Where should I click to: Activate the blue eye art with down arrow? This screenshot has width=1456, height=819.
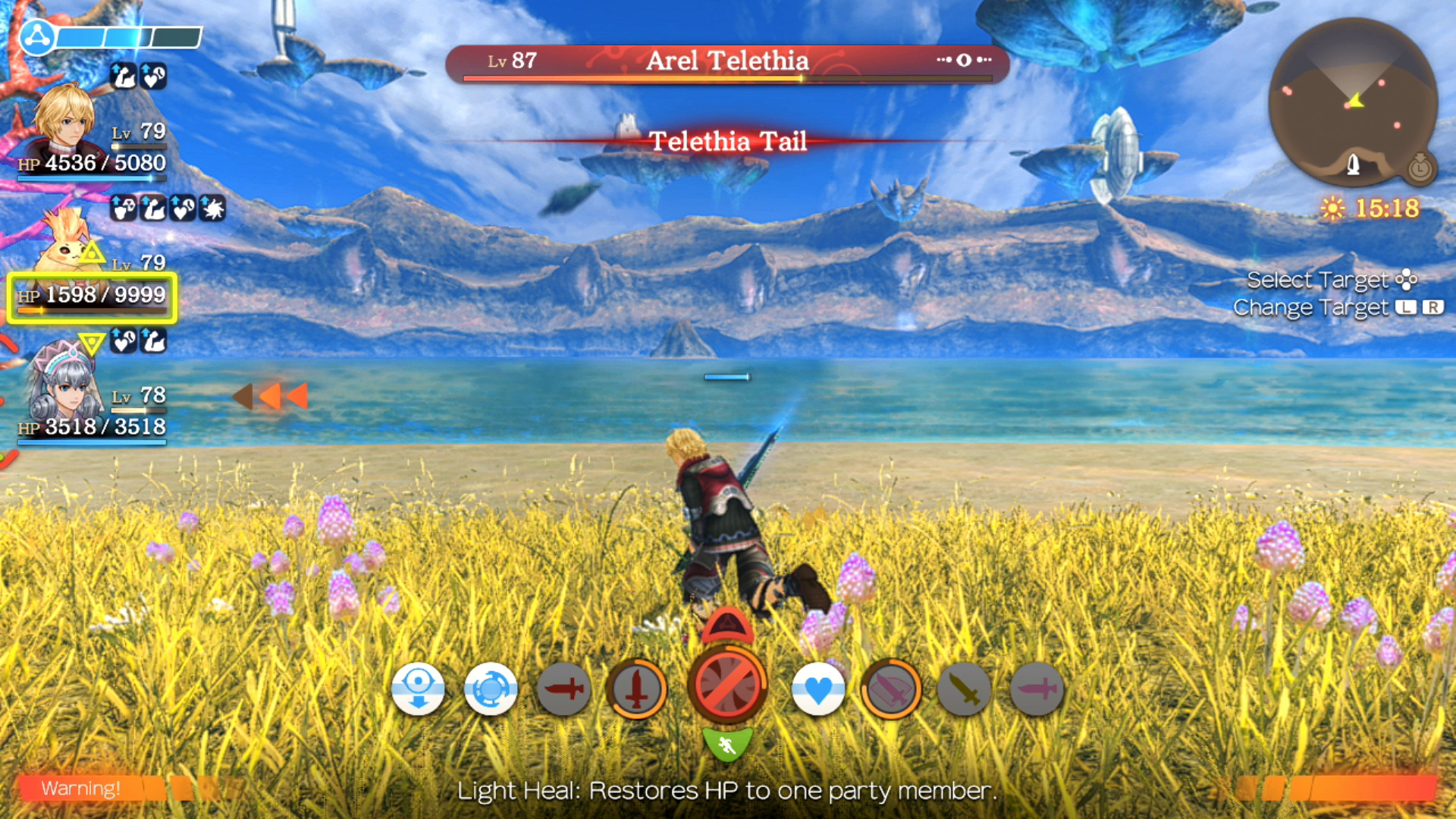coord(418,689)
